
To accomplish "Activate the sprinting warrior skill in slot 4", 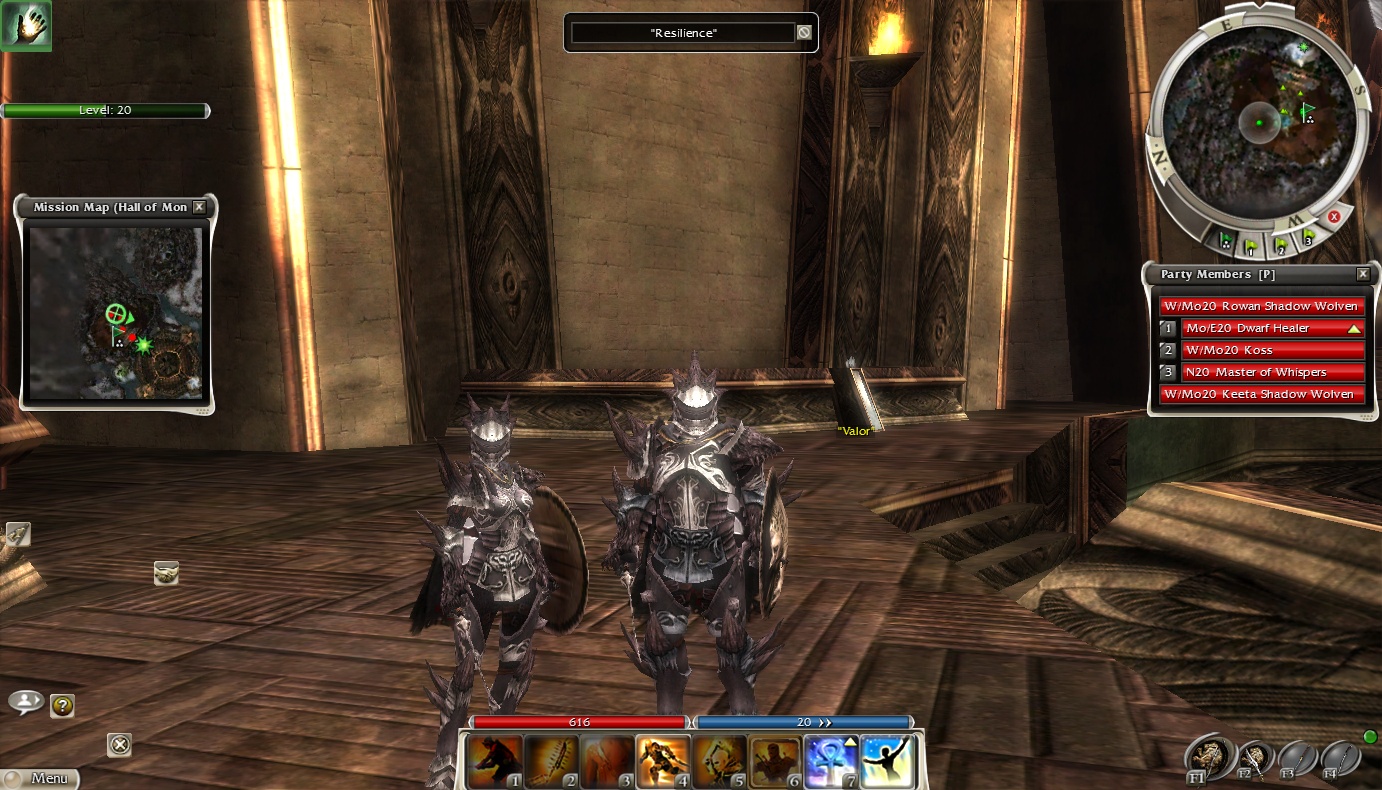I will click(664, 762).
